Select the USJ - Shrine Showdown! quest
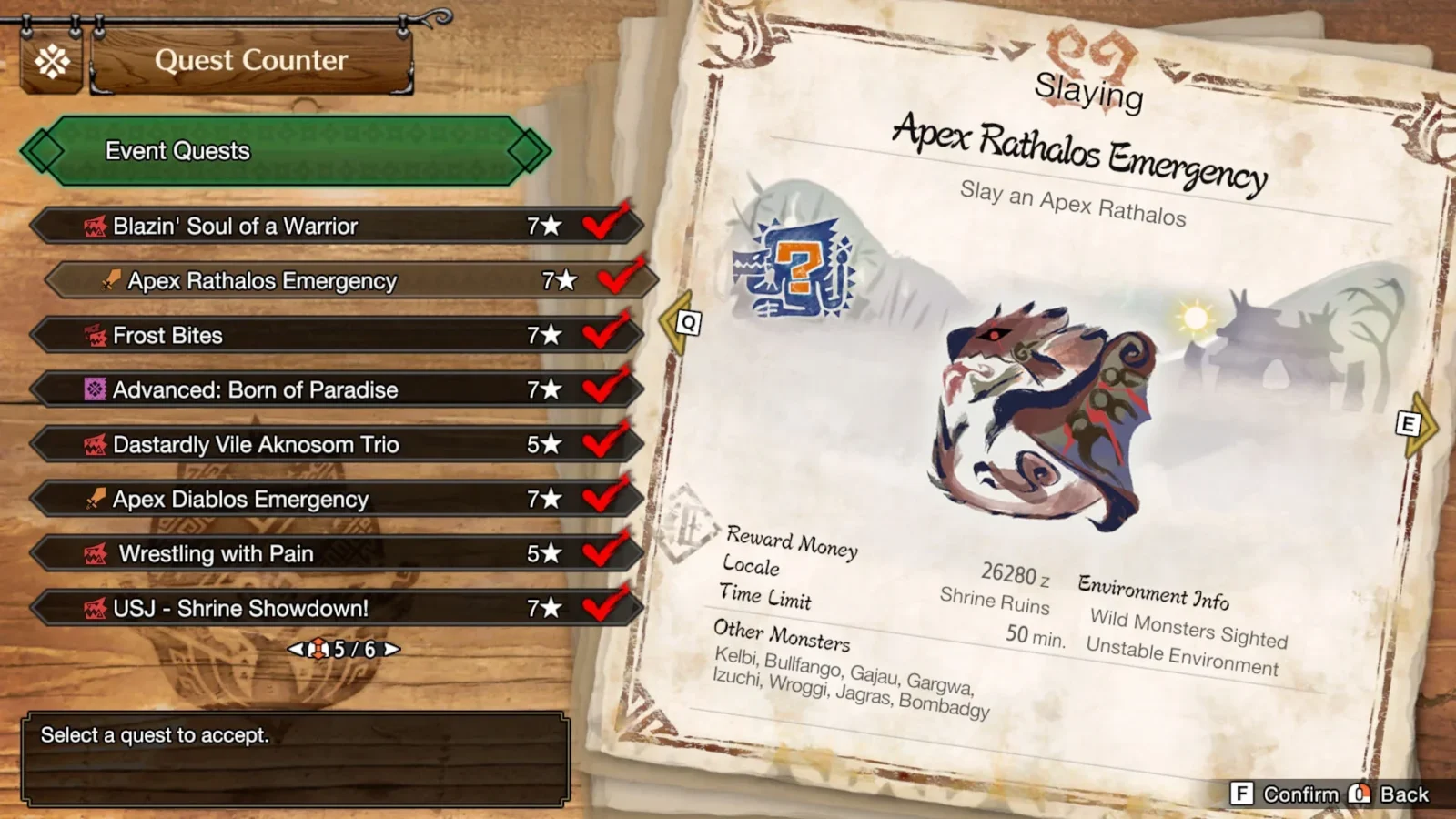 click(x=337, y=608)
